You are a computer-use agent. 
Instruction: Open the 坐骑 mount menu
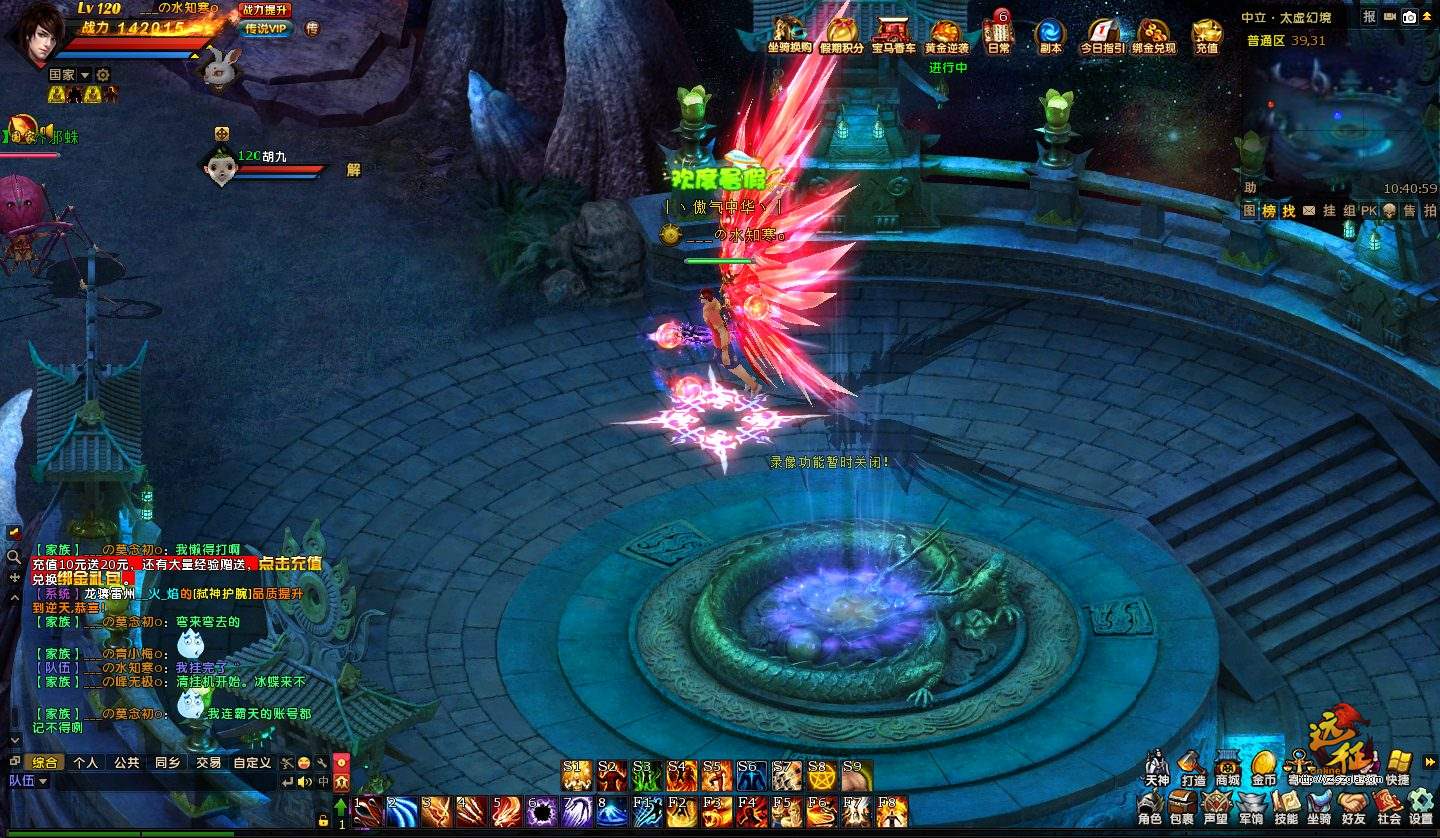click(x=1319, y=806)
